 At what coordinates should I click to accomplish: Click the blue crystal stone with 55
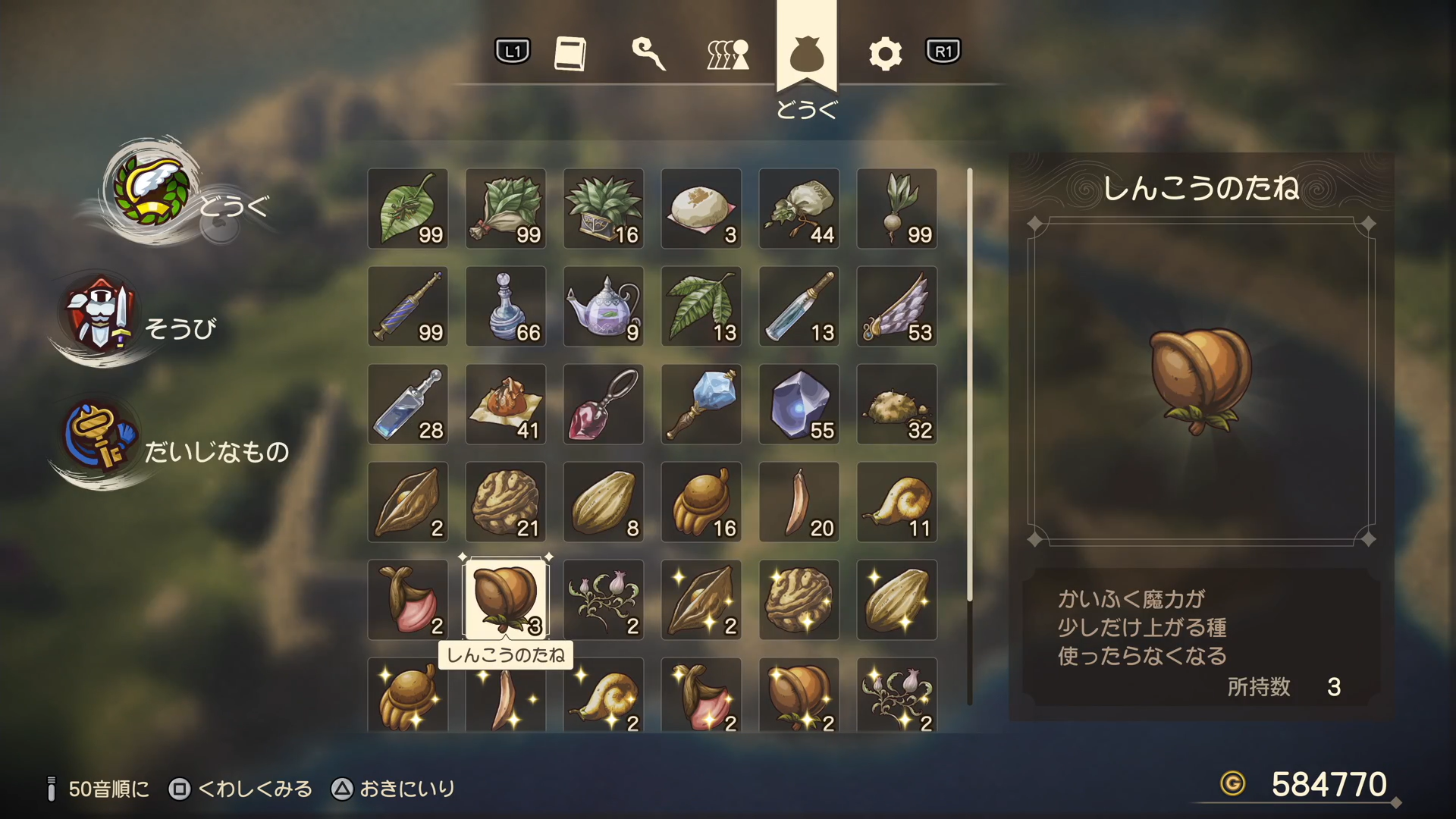pyautogui.click(x=799, y=404)
